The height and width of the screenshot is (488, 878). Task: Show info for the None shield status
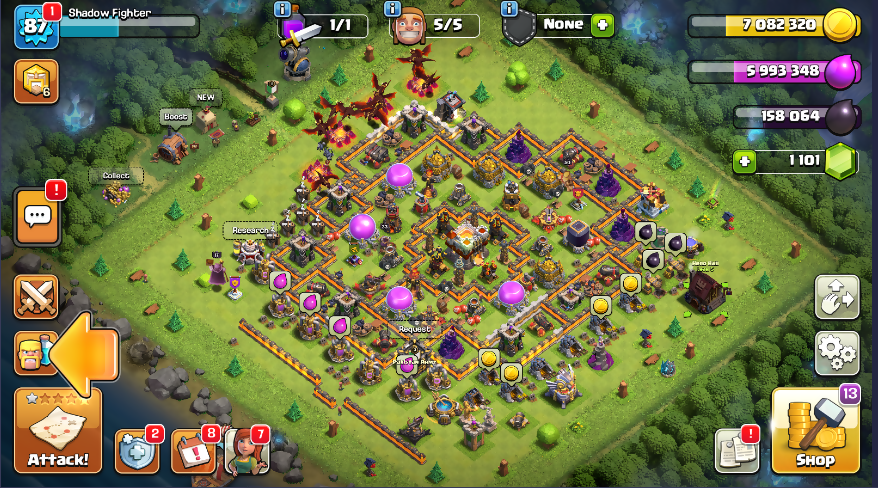(510, 9)
